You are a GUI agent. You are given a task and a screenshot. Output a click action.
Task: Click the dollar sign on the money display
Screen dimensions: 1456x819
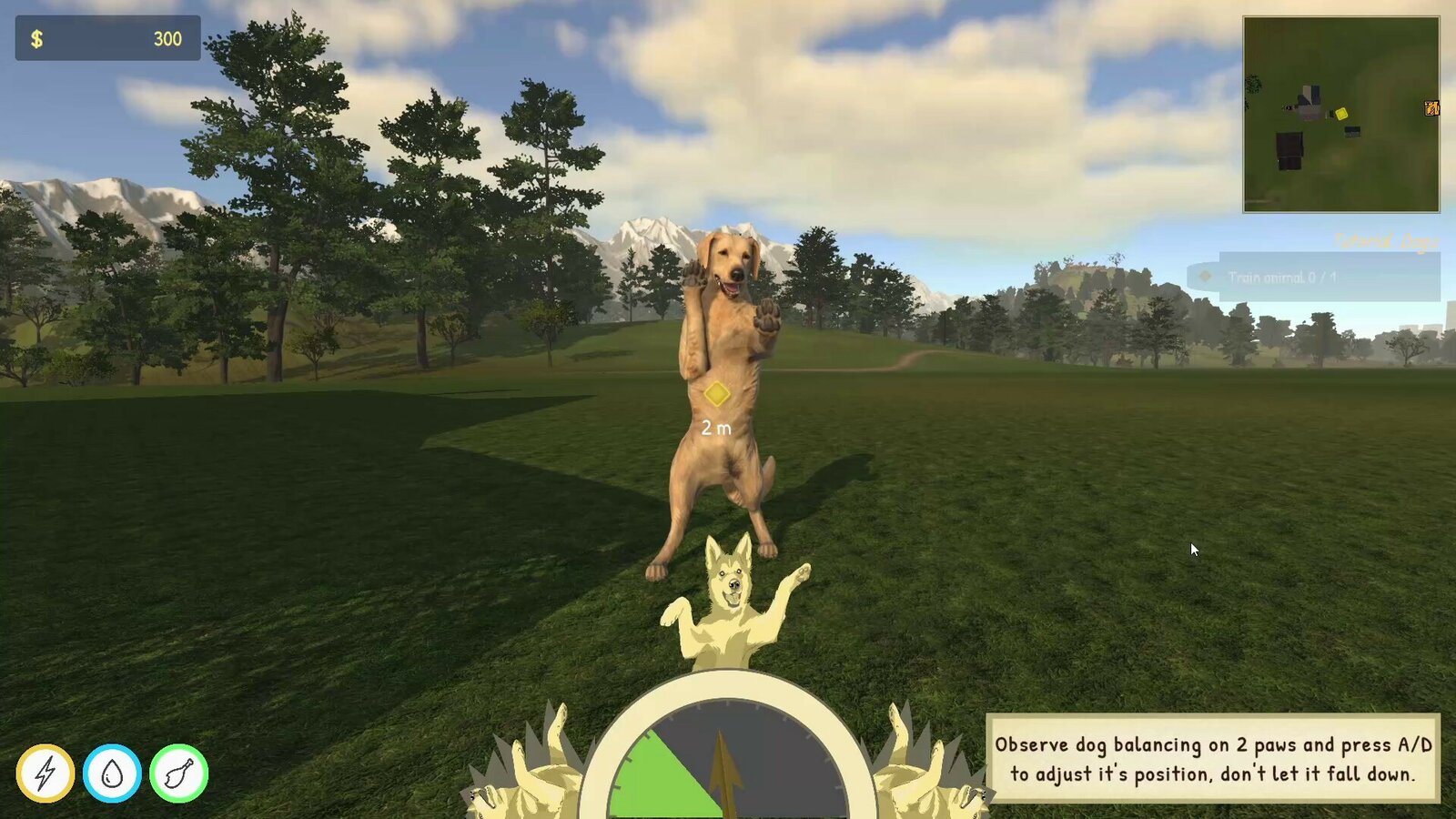coord(36,38)
